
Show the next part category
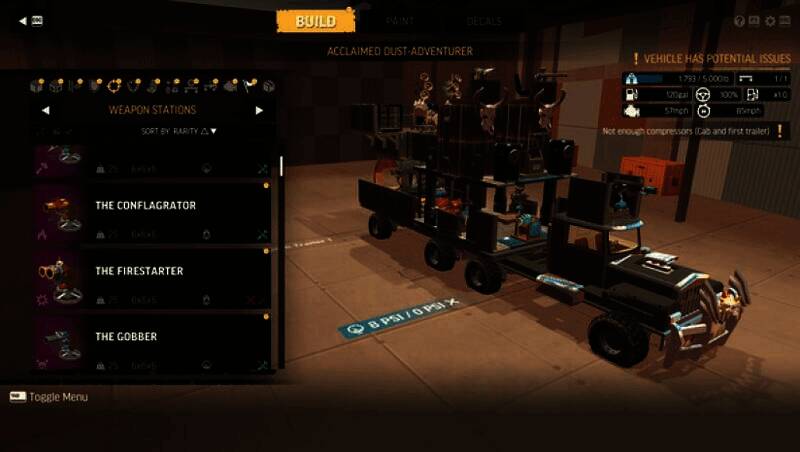tap(259, 110)
